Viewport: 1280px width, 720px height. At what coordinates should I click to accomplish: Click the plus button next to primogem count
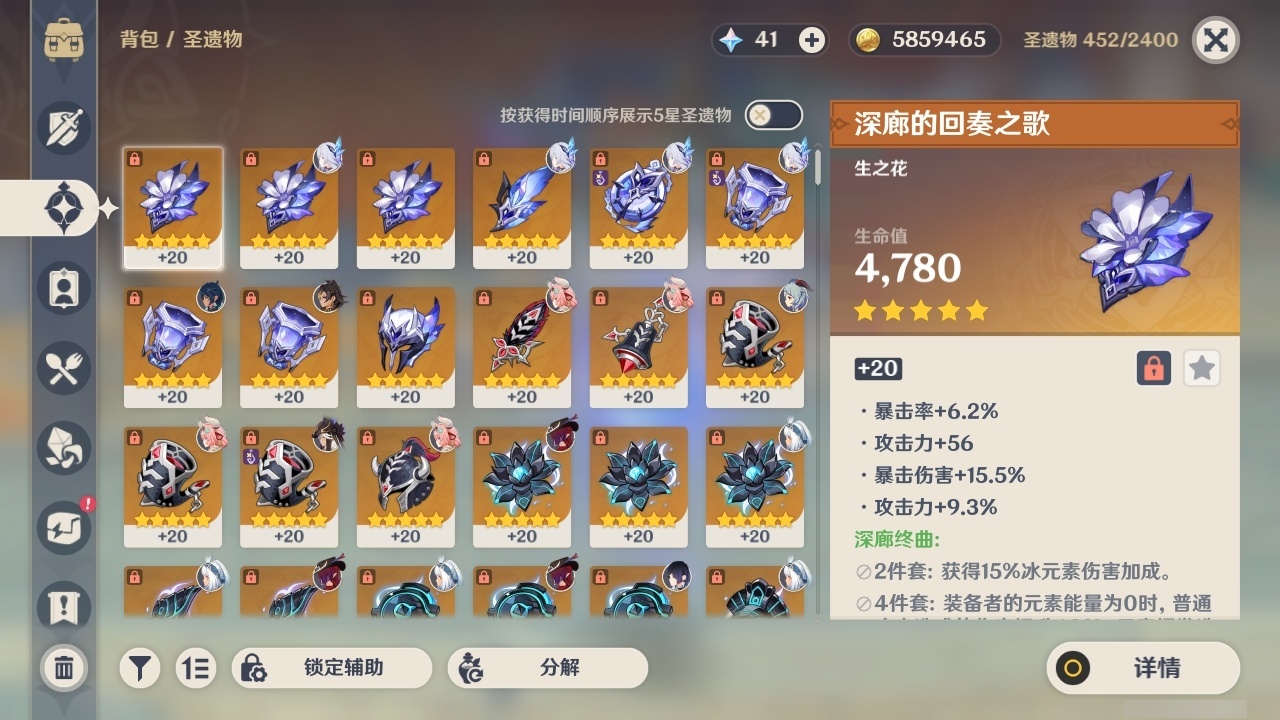coord(809,39)
